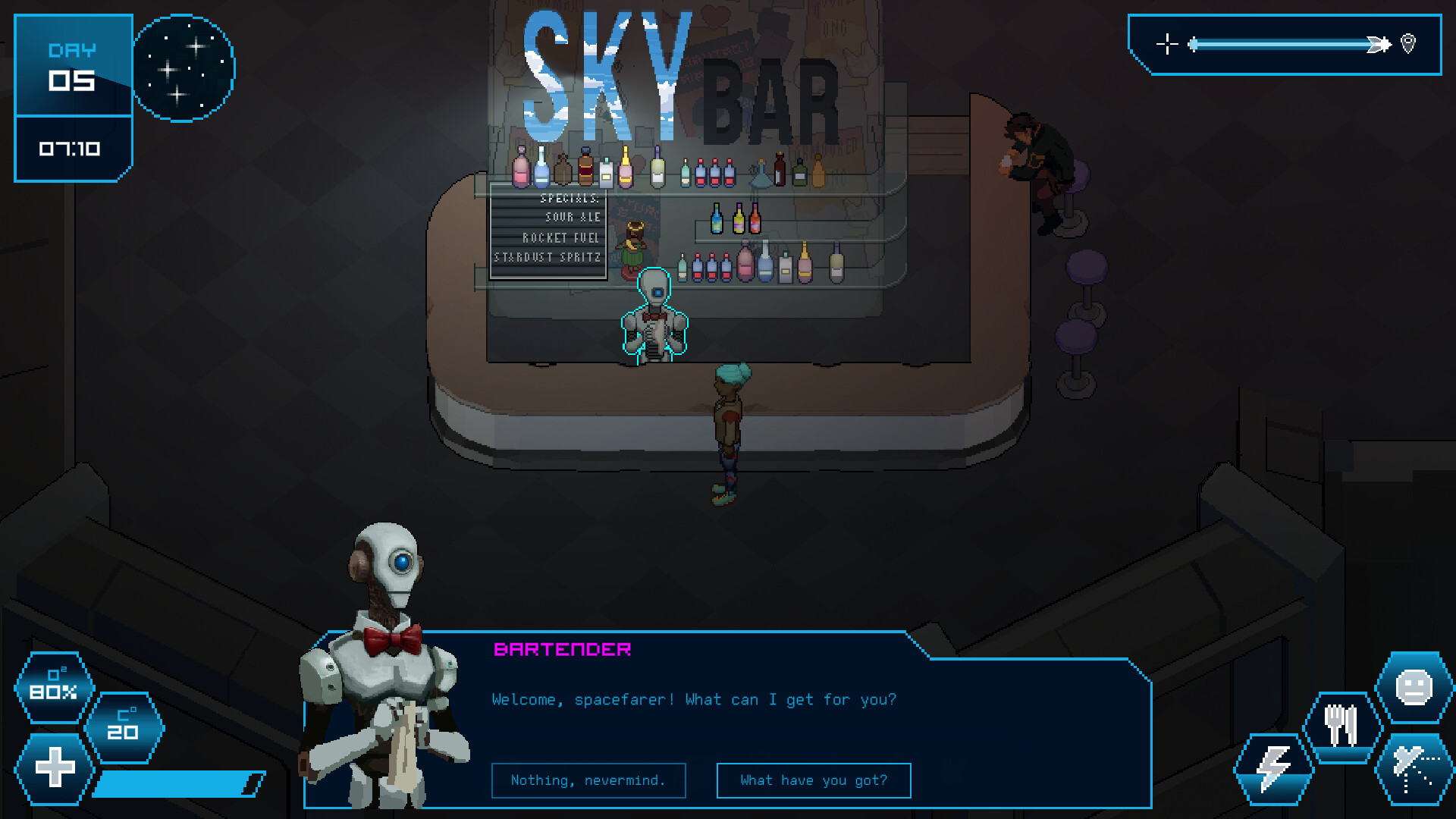Select Rocket Fuel on the specials board
1456x819 pixels.
point(560,237)
